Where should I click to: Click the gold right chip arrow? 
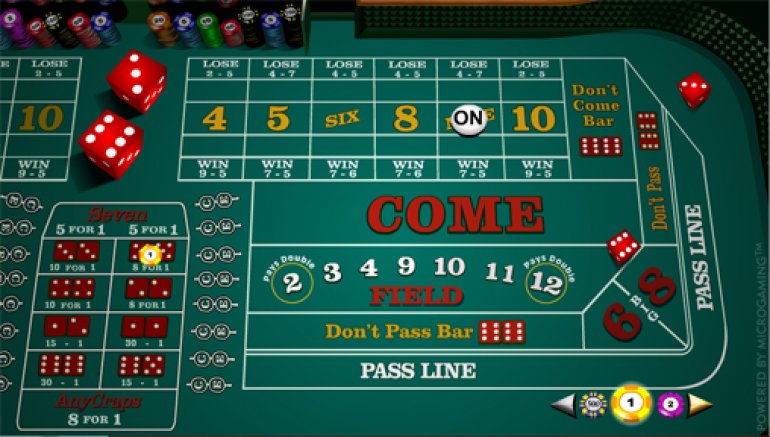coord(701,404)
